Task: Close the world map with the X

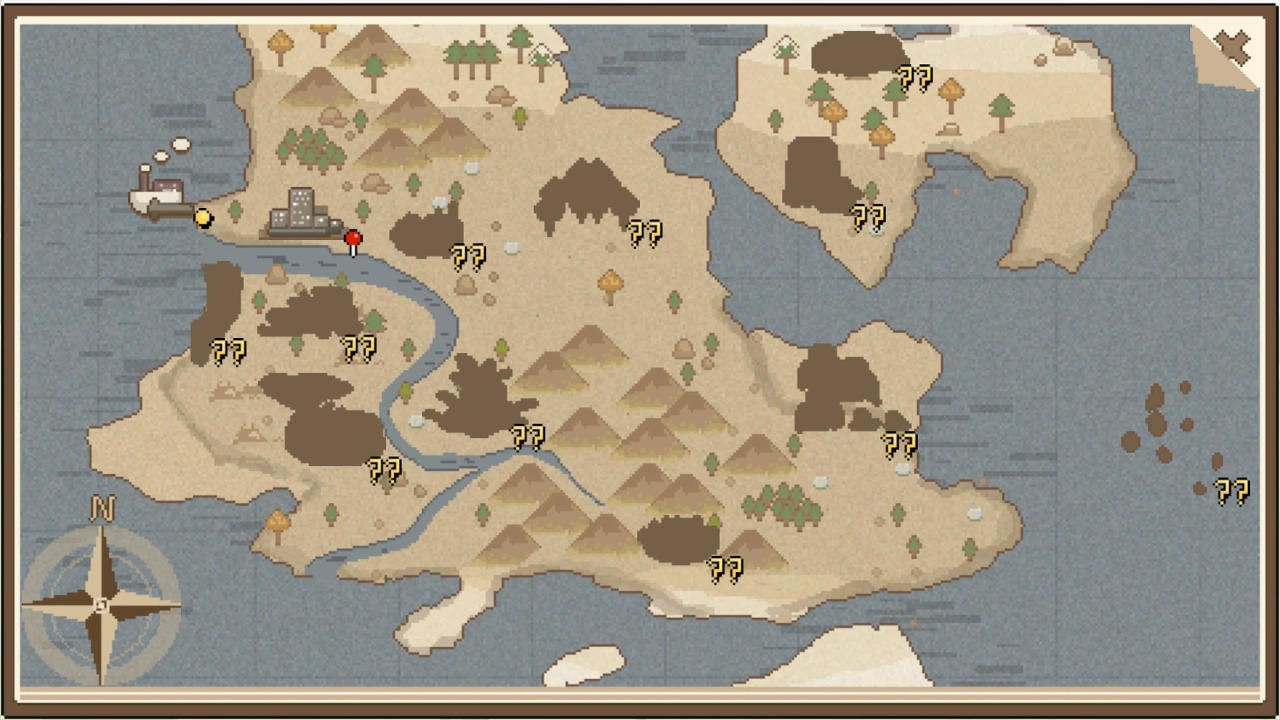Action: [x=1233, y=46]
